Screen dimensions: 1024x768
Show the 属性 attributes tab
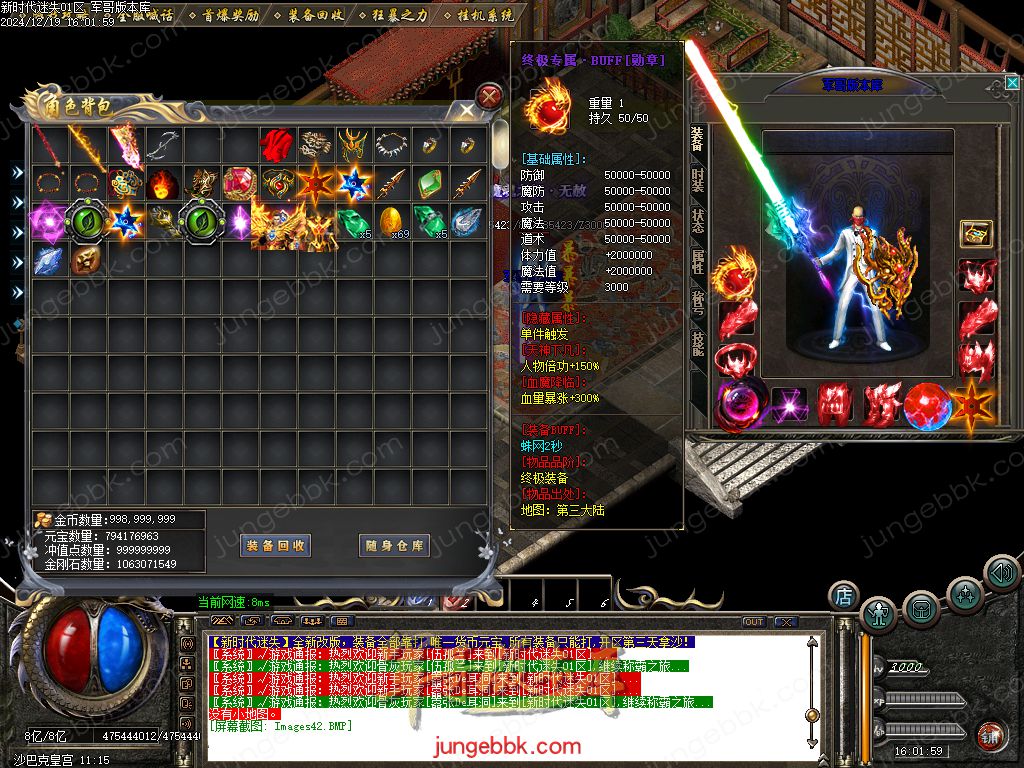point(697,262)
